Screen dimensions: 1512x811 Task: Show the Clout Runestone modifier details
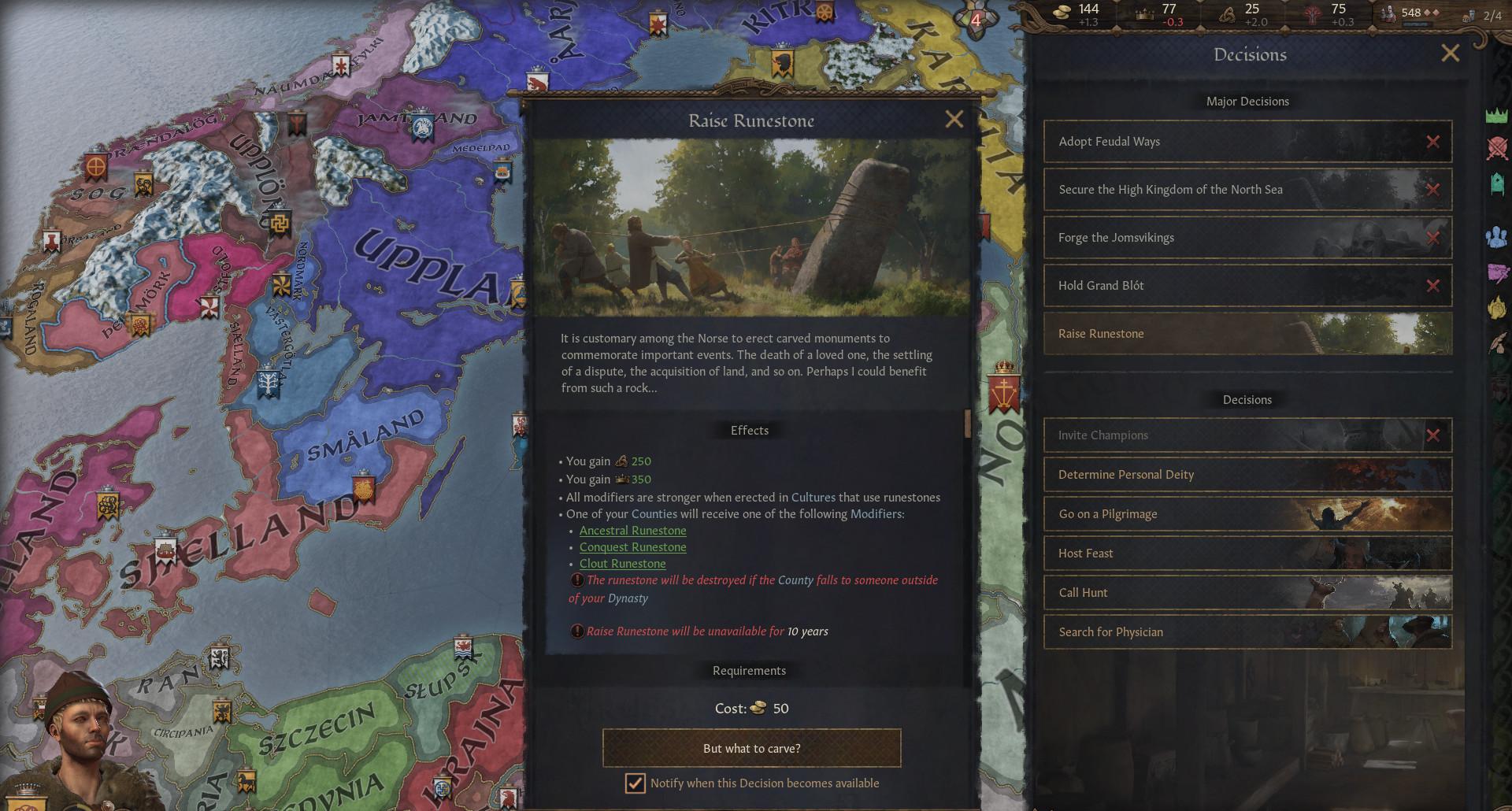(622, 564)
